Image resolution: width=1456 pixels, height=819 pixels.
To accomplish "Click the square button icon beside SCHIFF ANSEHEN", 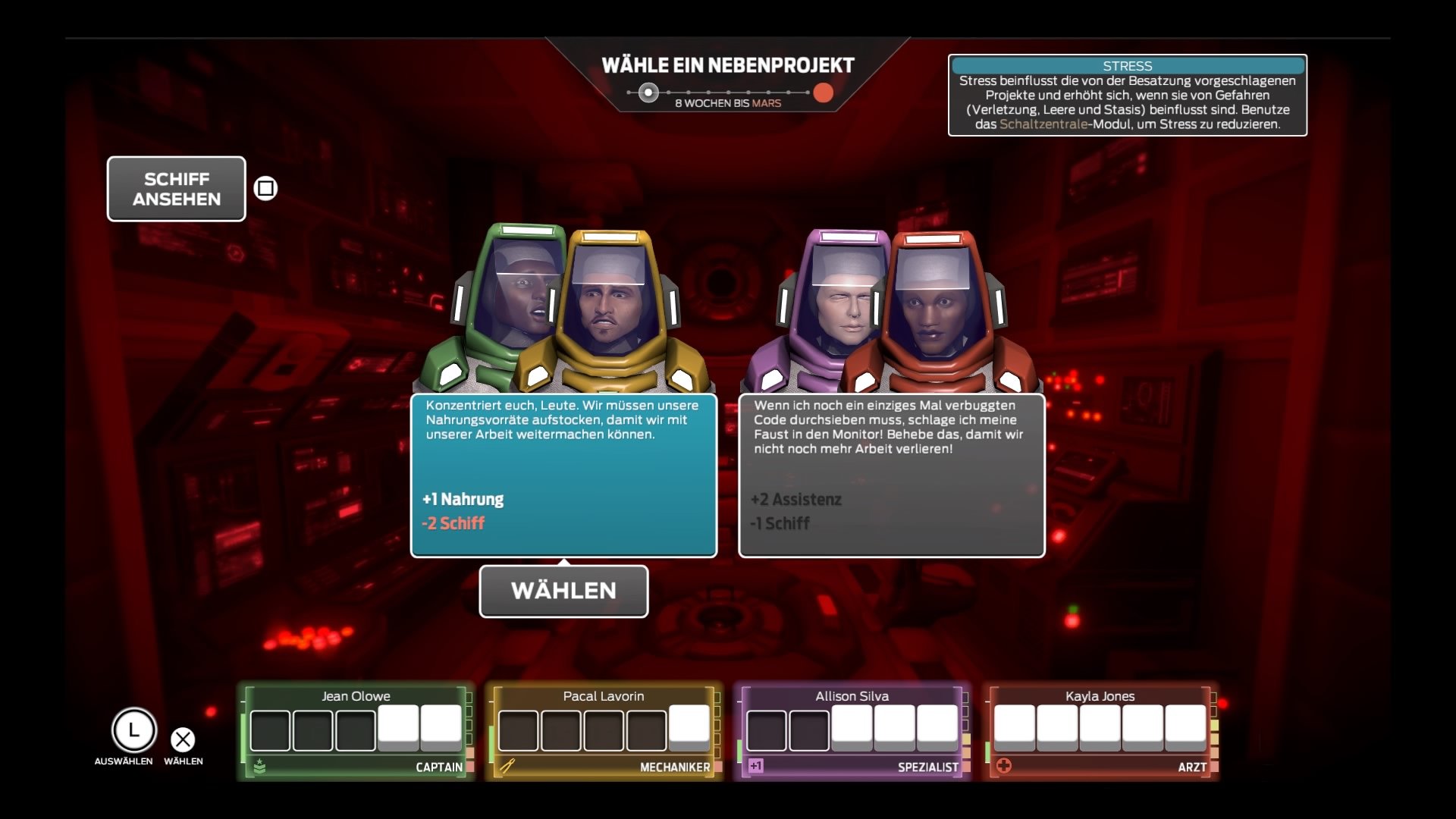I will 265,188.
